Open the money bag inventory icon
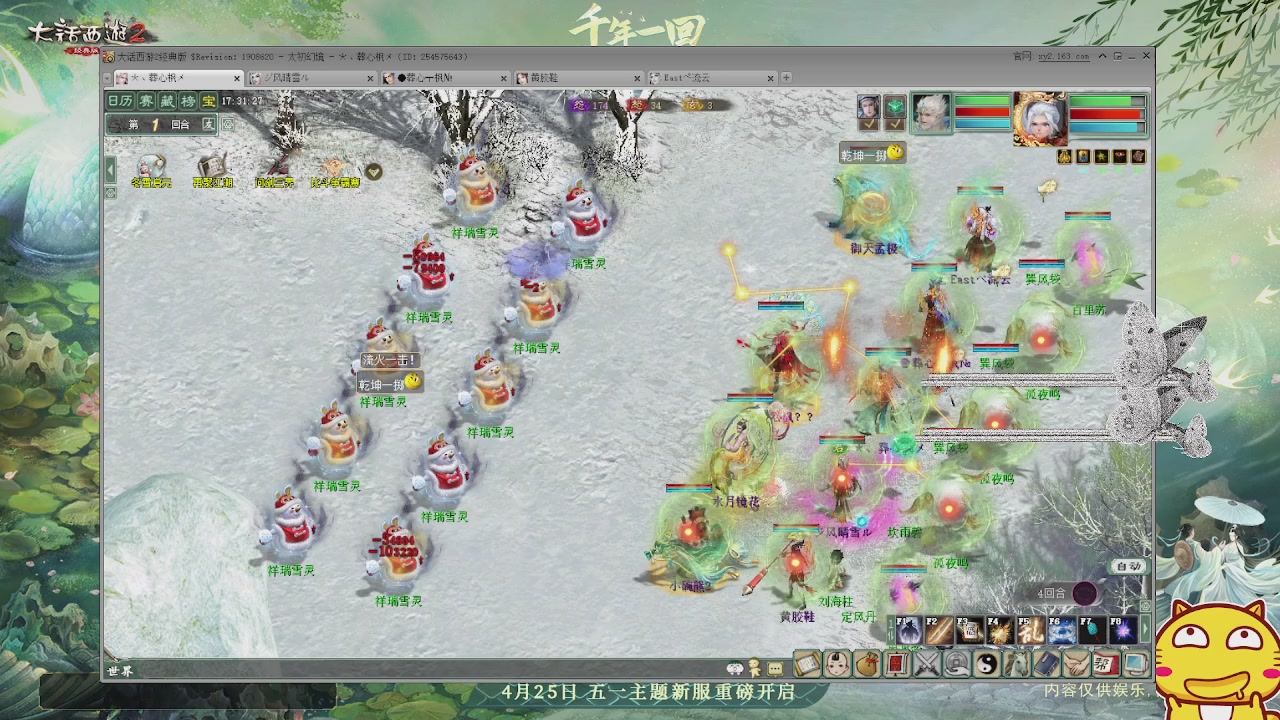This screenshot has height=720, width=1280. point(867,665)
